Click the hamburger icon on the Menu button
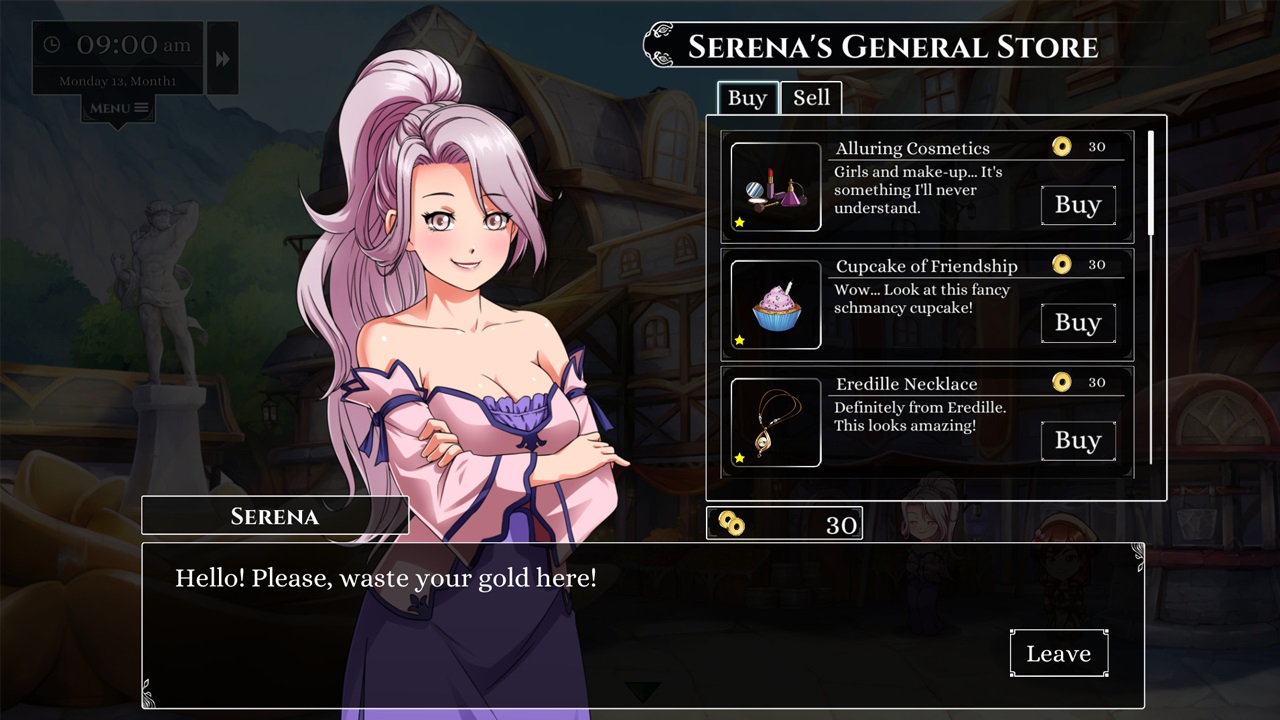Viewport: 1280px width, 720px height. (141, 107)
